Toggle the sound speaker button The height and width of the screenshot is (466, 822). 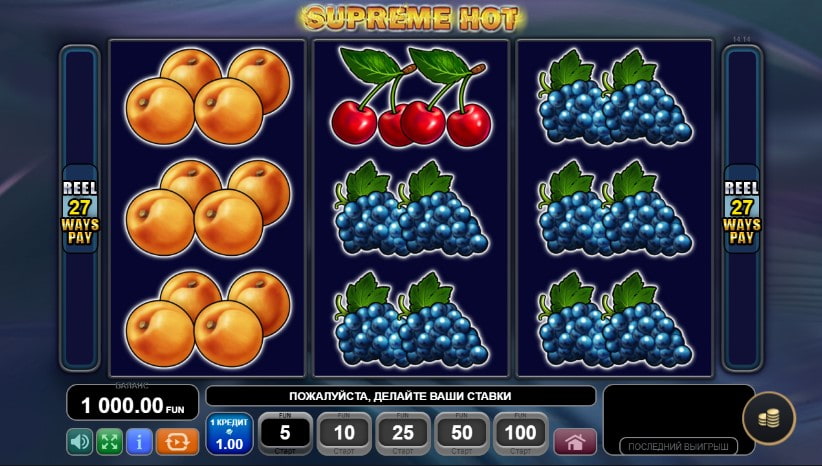pyautogui.click(x=80, y=441)
